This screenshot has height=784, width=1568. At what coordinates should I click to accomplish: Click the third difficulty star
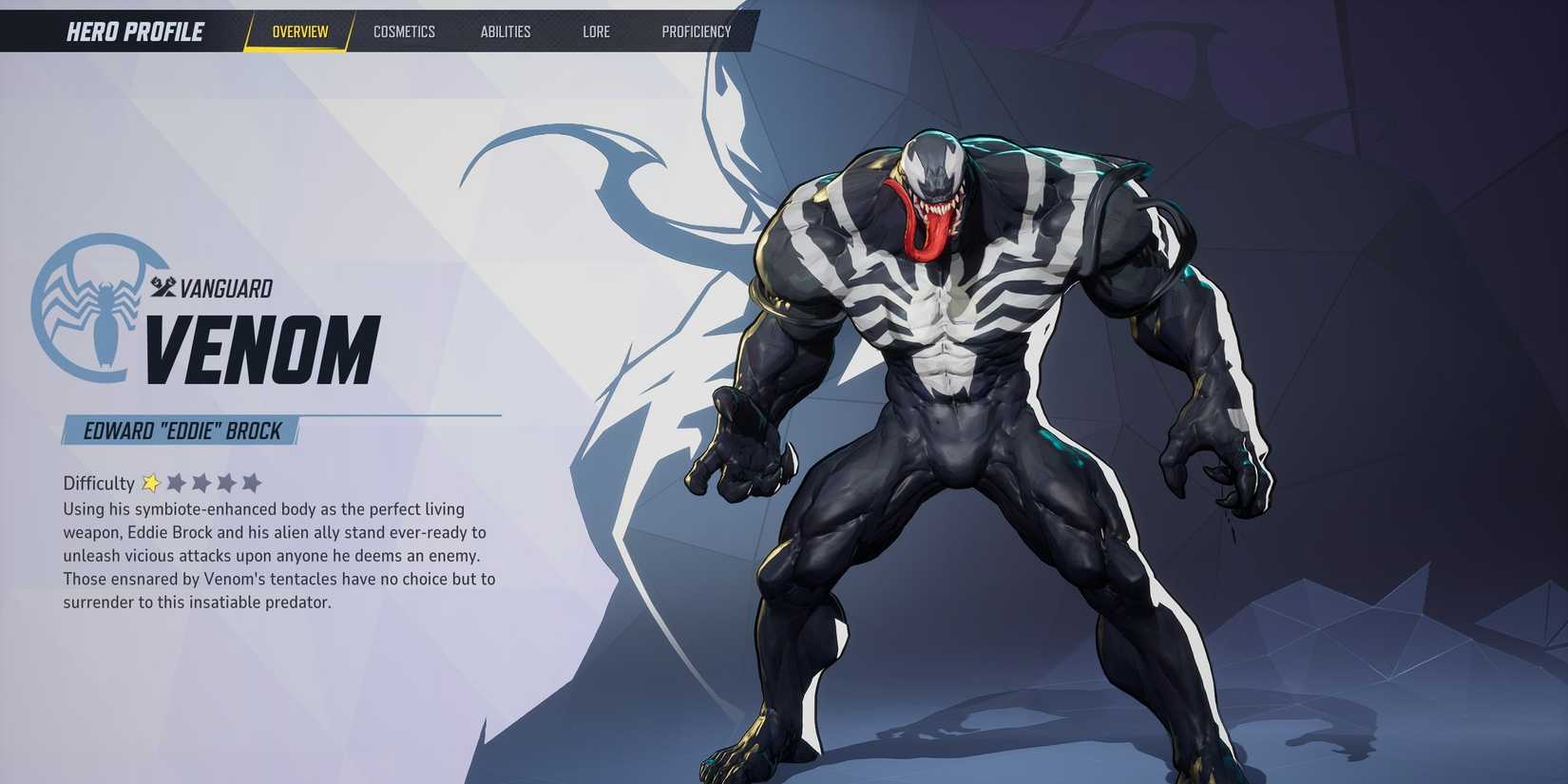[202, 483]
